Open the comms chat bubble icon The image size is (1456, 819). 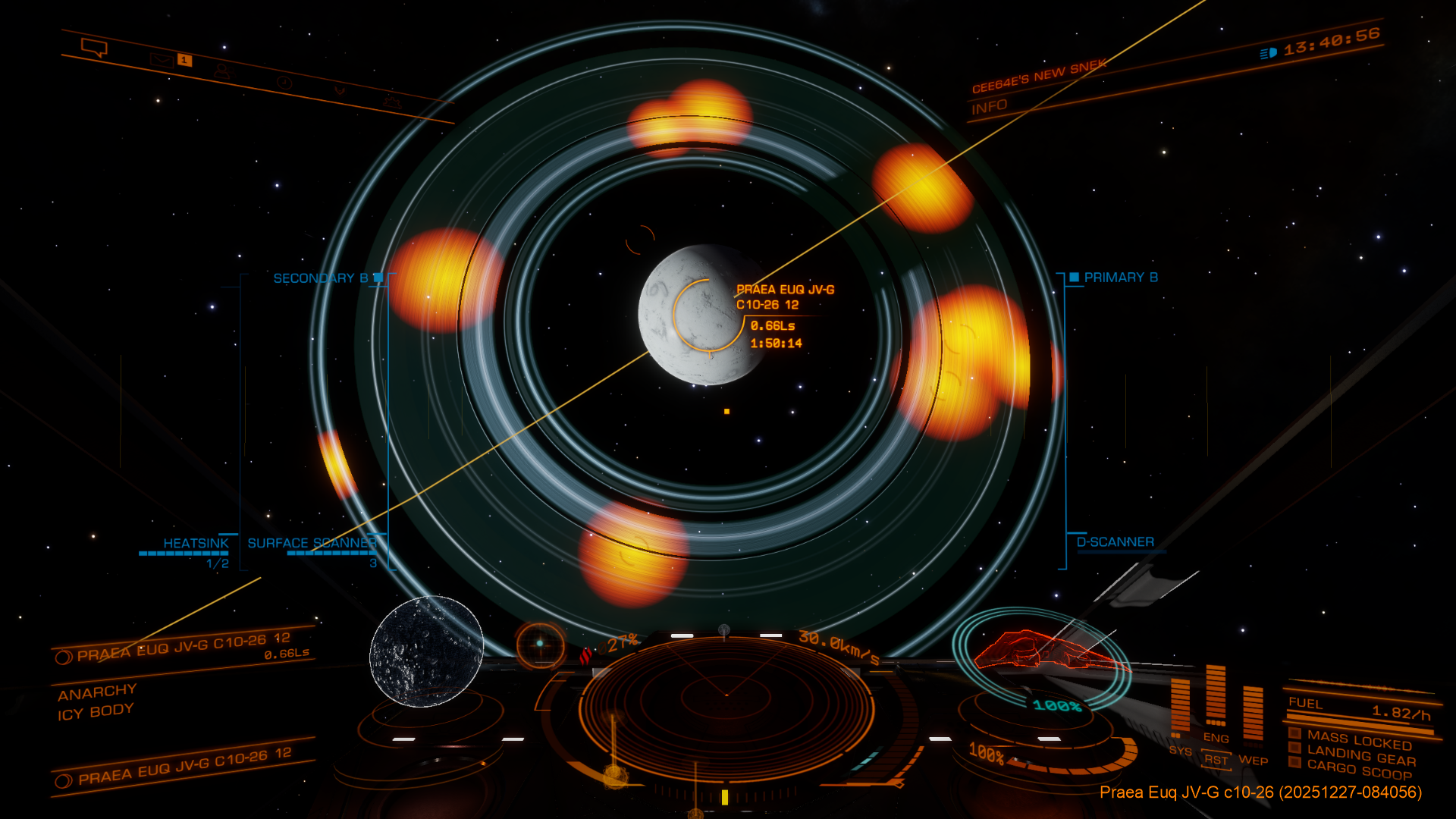(x=94, y=48)
